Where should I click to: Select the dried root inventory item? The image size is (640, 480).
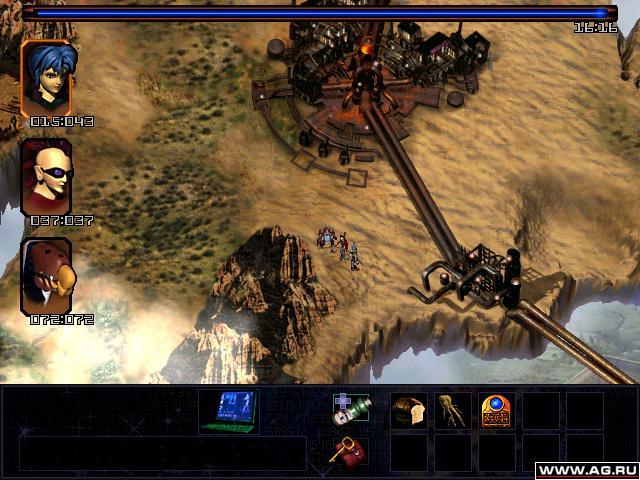pyautogui.click(x=451, y=410)
